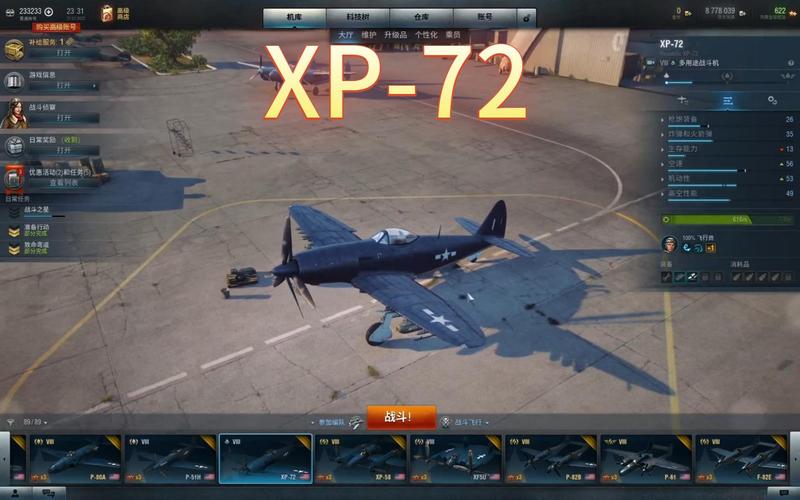This screenshot has width=800, height=500.
Task: Open the 账号 account tab
Action: [x=484, y=17]
